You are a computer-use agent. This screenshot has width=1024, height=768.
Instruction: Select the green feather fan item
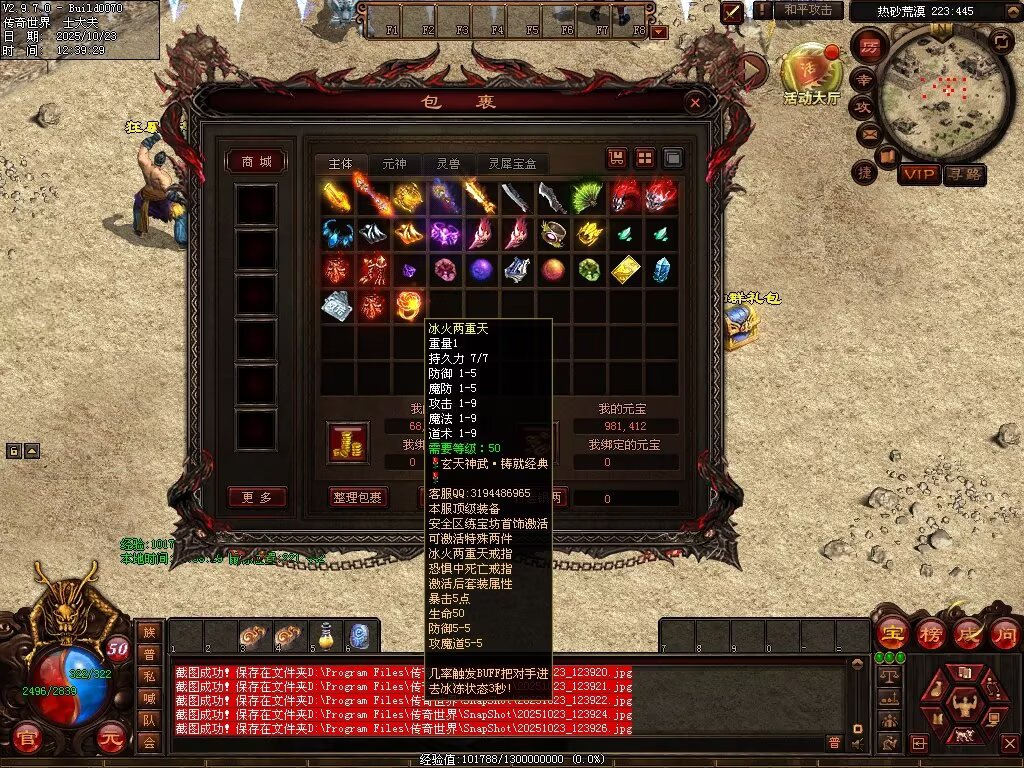point(588,197)
